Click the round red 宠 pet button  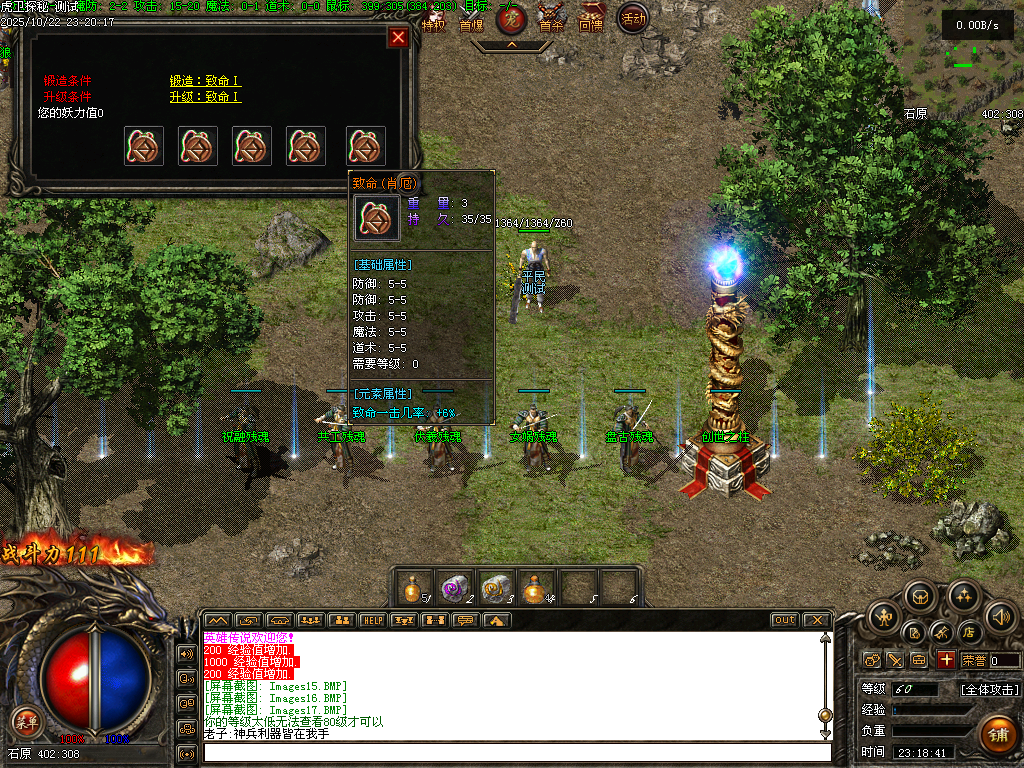[512, 19]
